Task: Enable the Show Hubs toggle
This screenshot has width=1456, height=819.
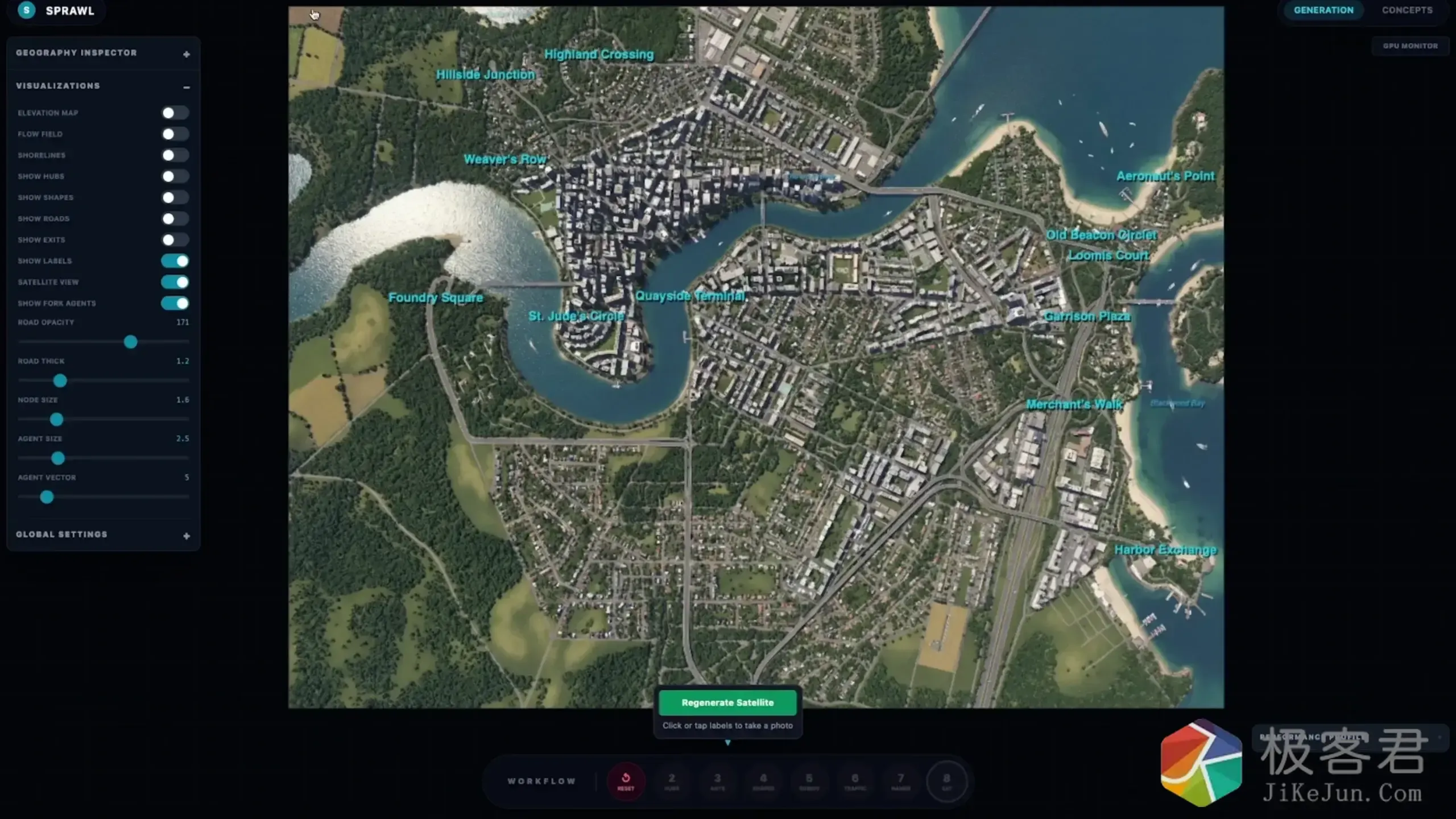Action: point(175,176)
